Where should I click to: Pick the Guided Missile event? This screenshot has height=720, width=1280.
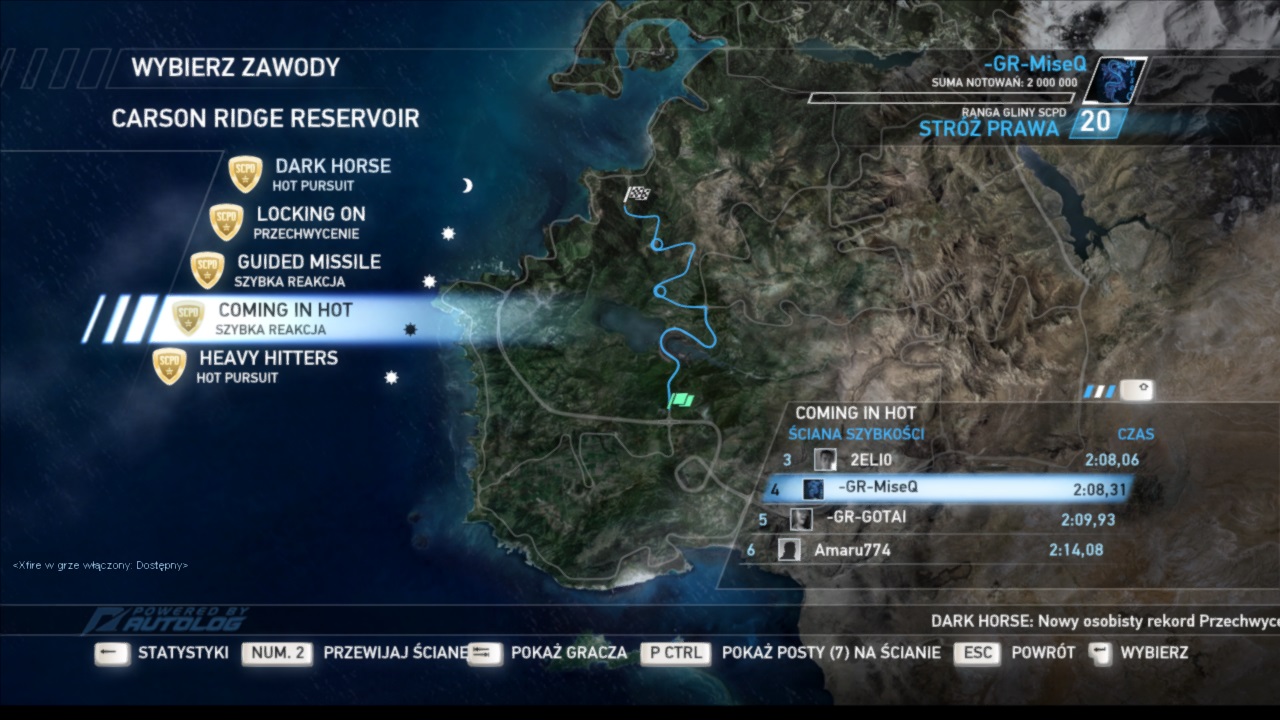308,269
